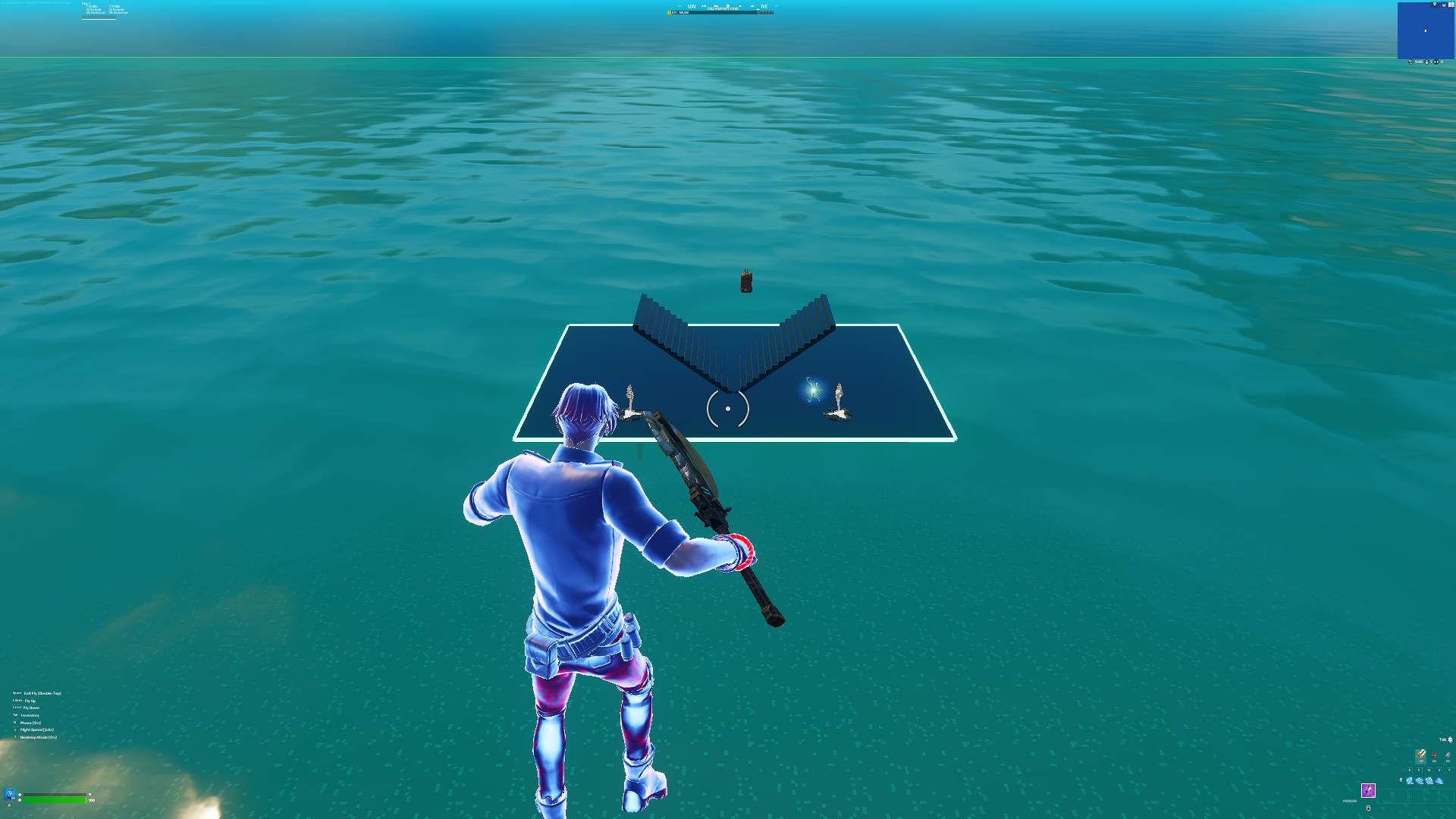The image size is (1456, 819).
Task: Click the lock icon below the pickaxe slot
Action: [1368, 808]
